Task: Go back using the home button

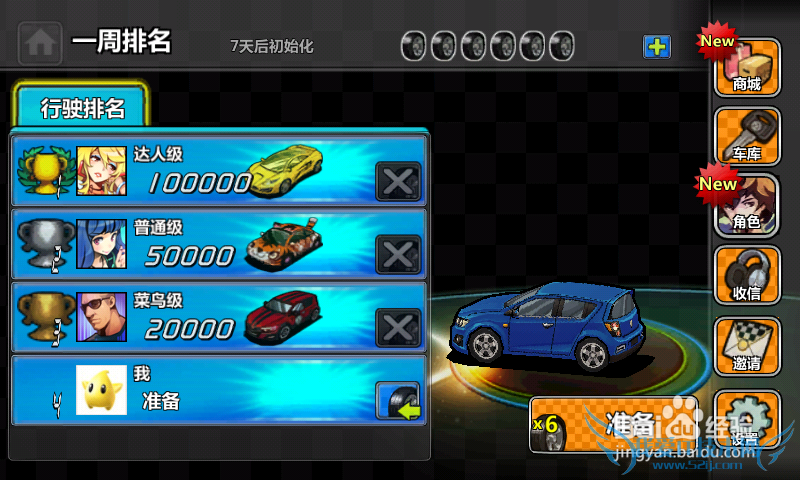Action: (40, 43)
